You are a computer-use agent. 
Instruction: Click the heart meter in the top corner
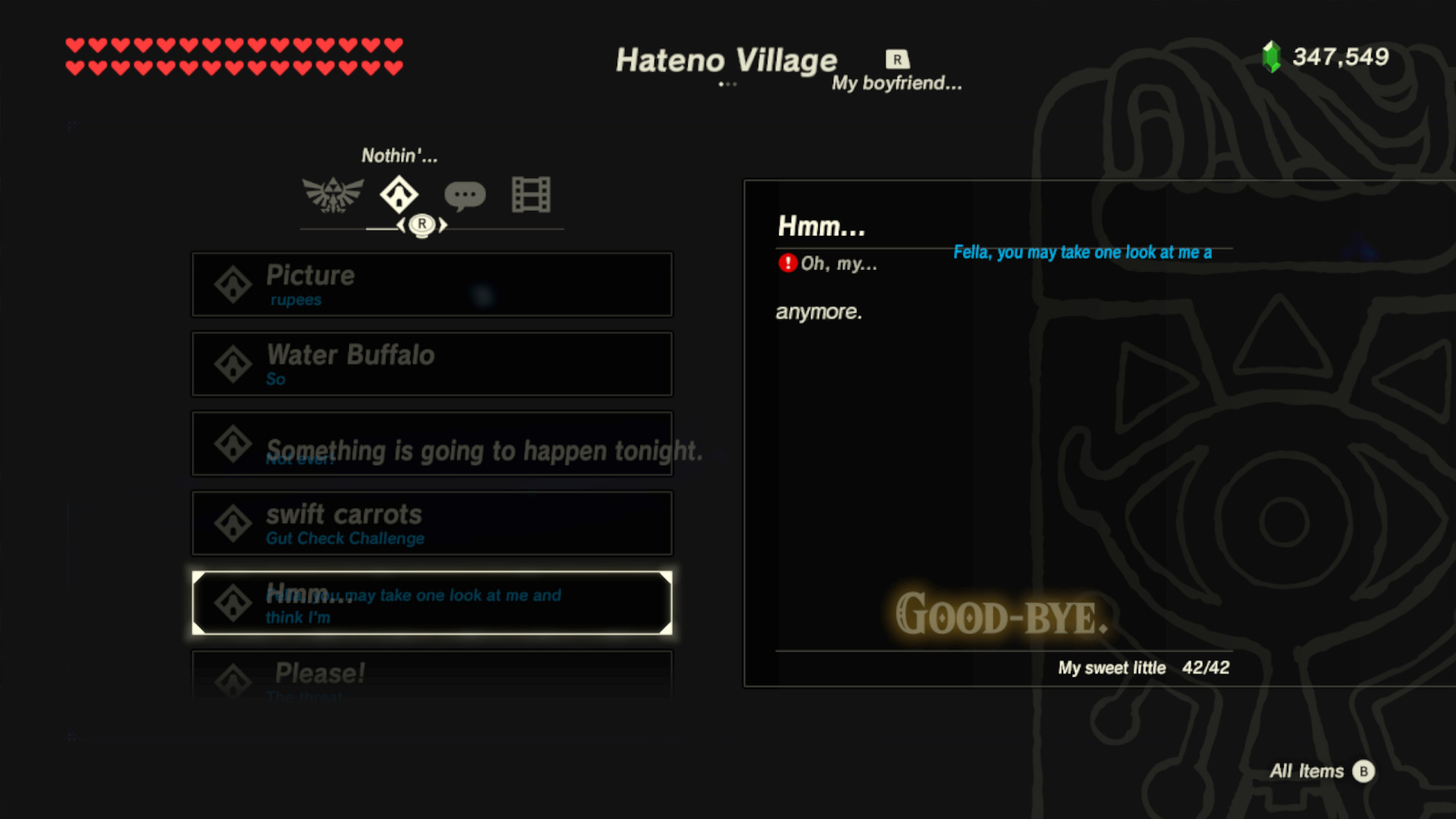234,55
